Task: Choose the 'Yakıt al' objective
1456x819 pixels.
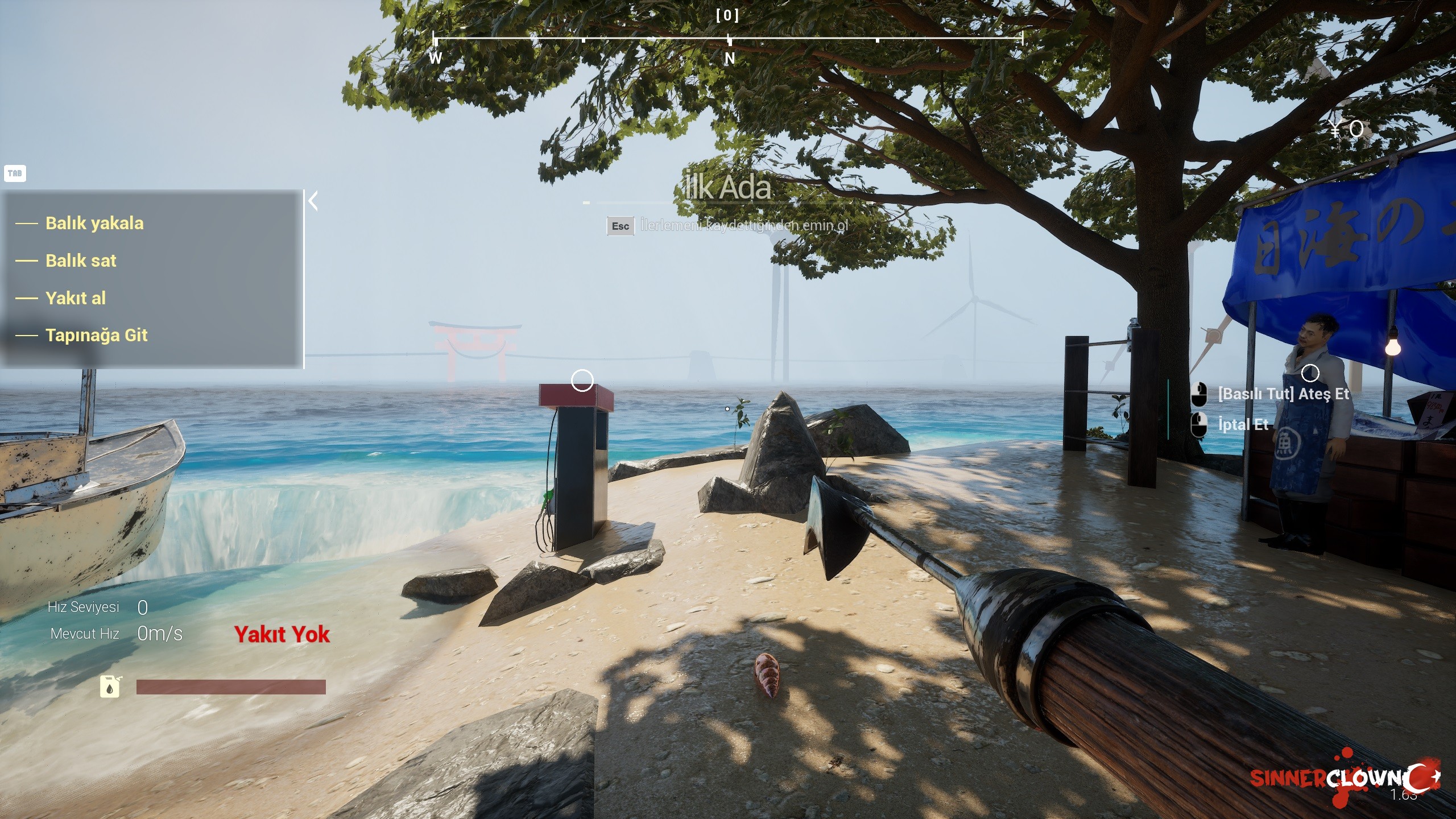Action: click(76, 298)
